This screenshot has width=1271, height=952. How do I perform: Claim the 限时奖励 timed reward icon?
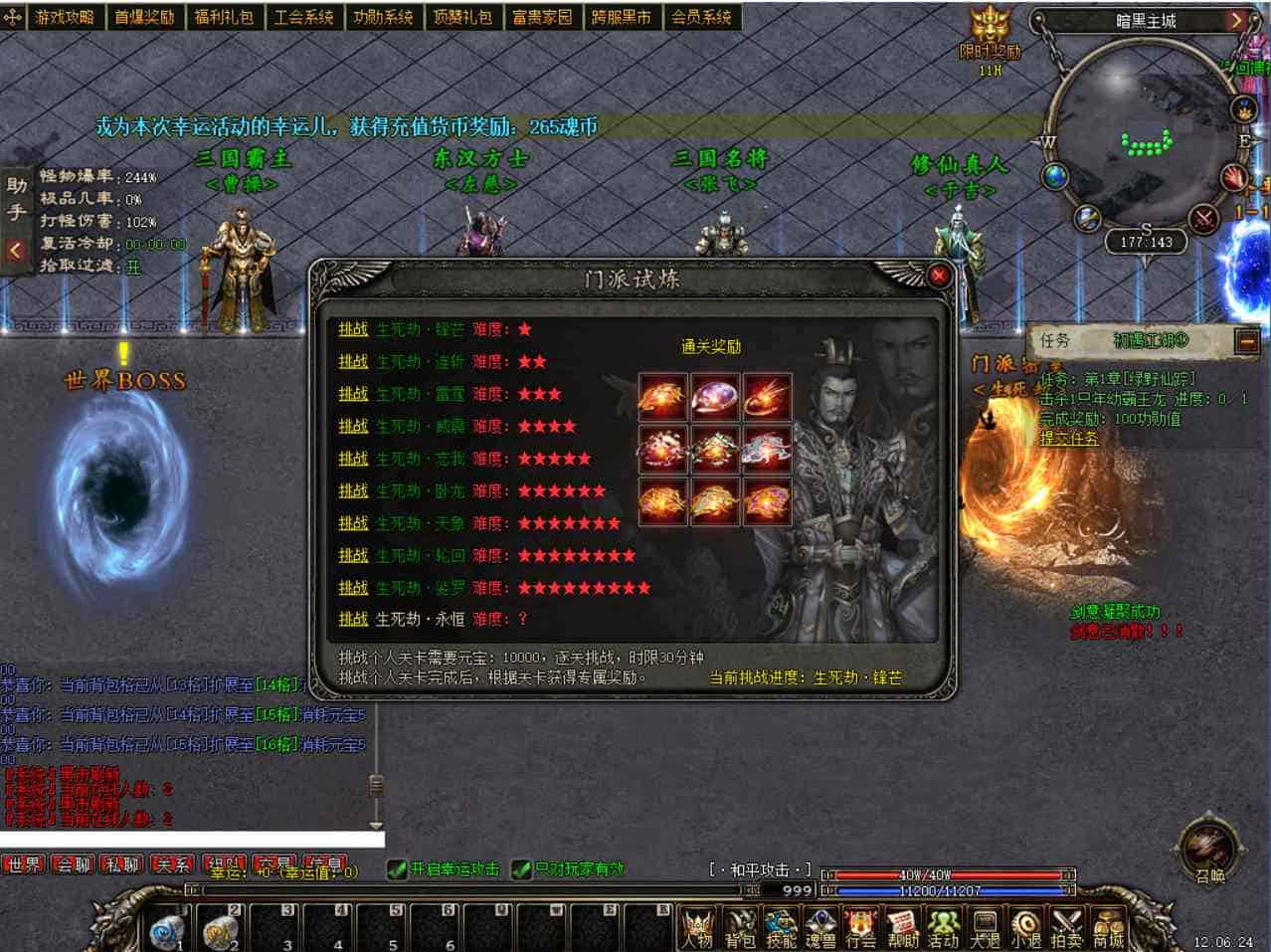[x=990, y=28]
